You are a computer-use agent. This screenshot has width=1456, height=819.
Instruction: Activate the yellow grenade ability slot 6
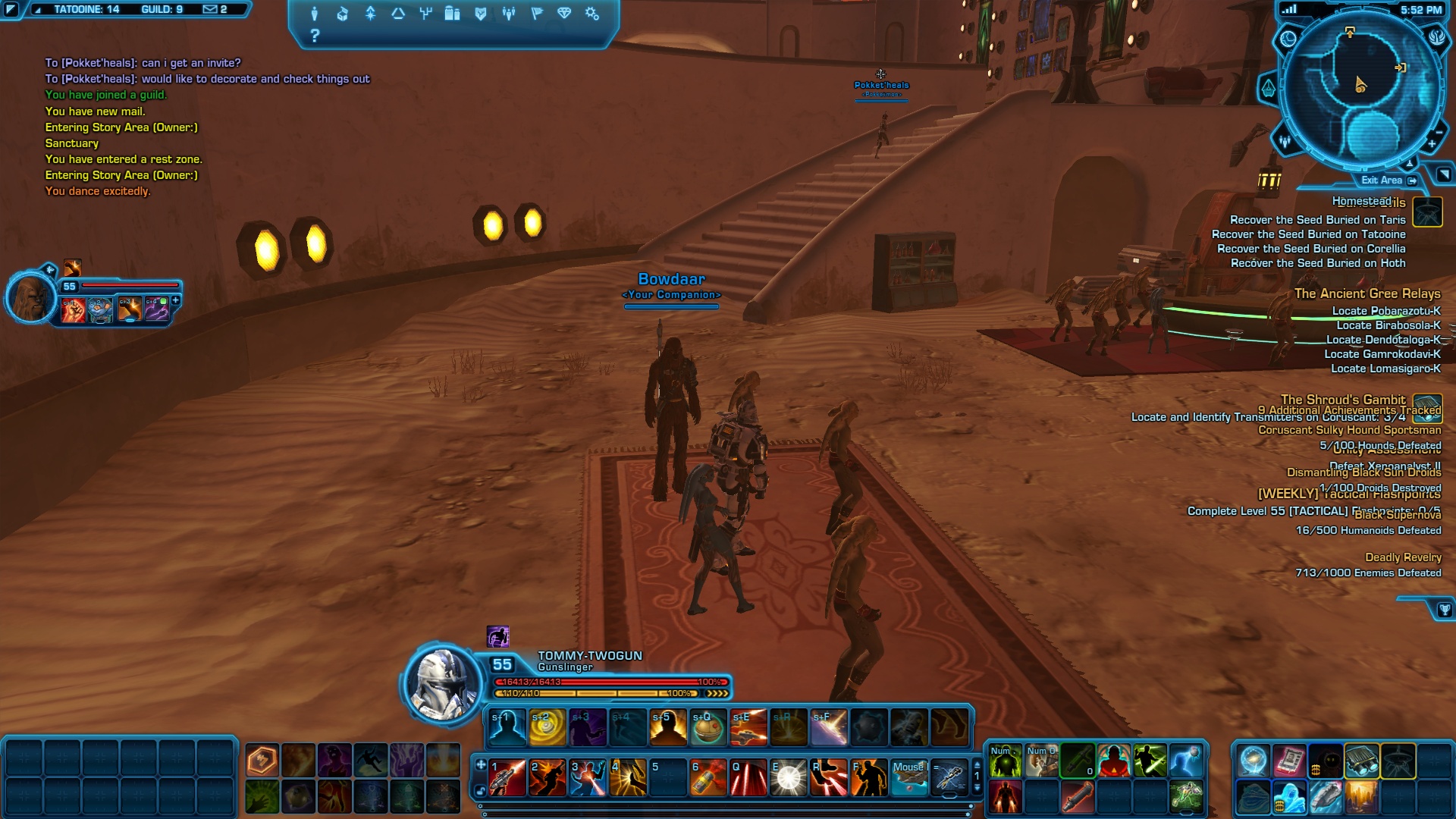tap(708, 778)
